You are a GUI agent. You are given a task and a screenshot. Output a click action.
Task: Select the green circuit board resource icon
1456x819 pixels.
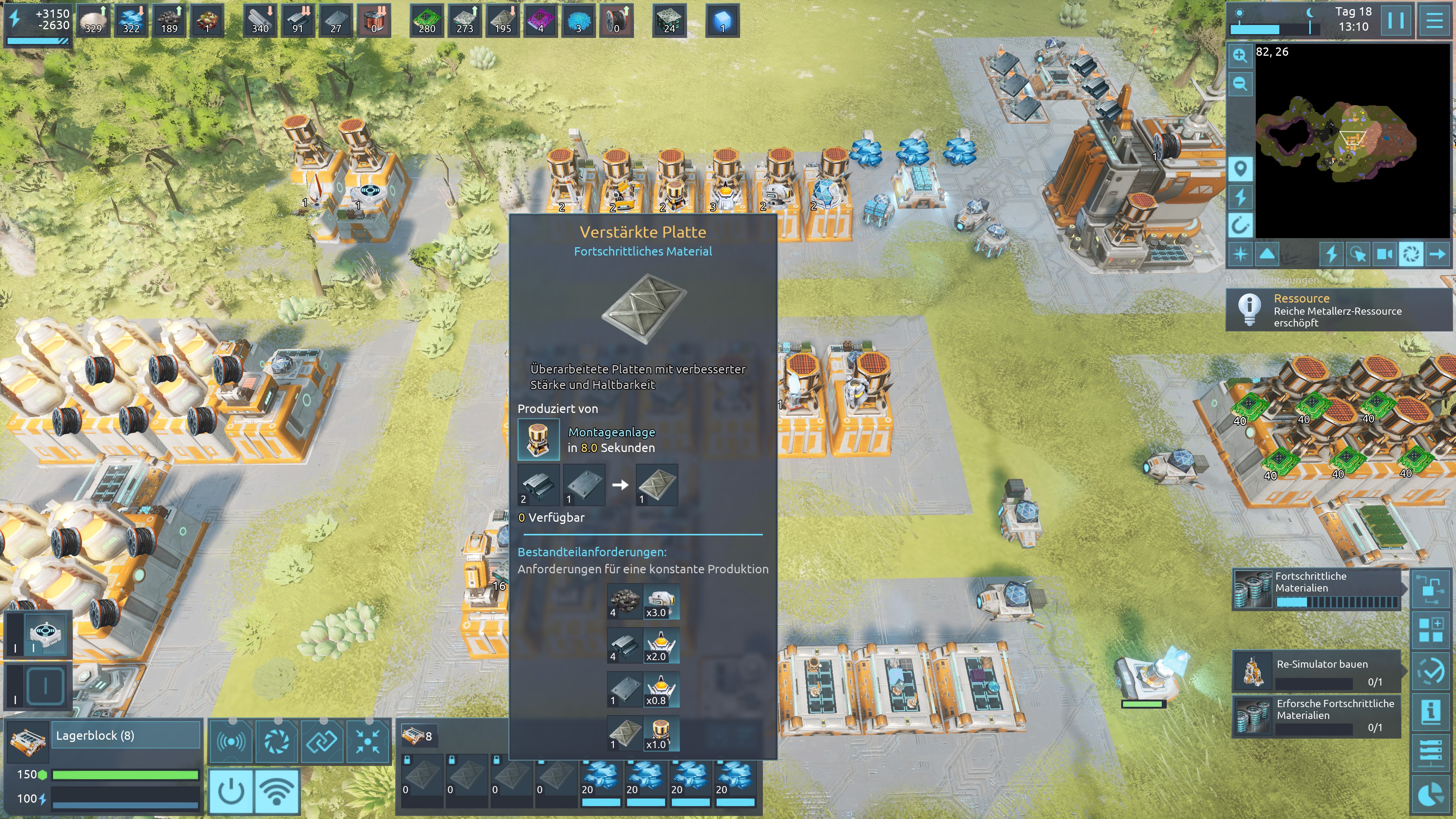pos(426,20)
